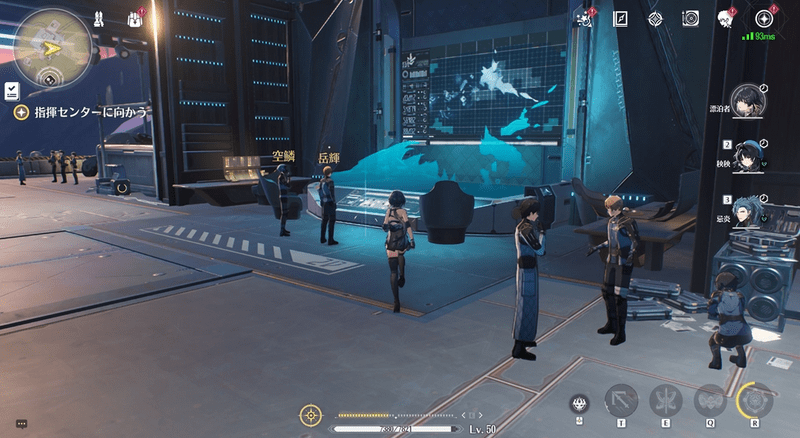Open the record disc icon
The image size is (800, 438).
click(x=690, y=18)
